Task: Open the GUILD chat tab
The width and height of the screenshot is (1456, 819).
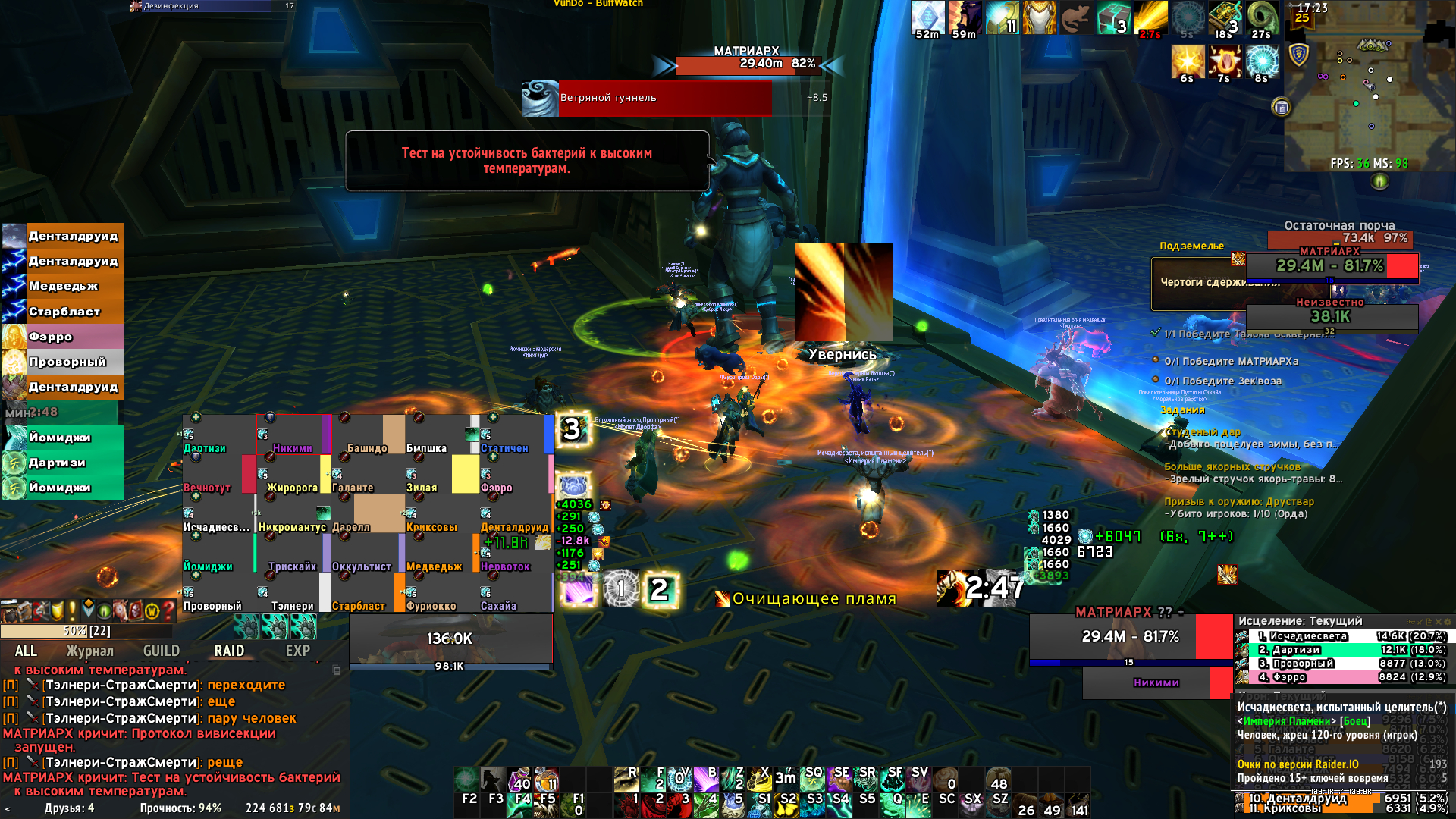Action: click(162, 651)
